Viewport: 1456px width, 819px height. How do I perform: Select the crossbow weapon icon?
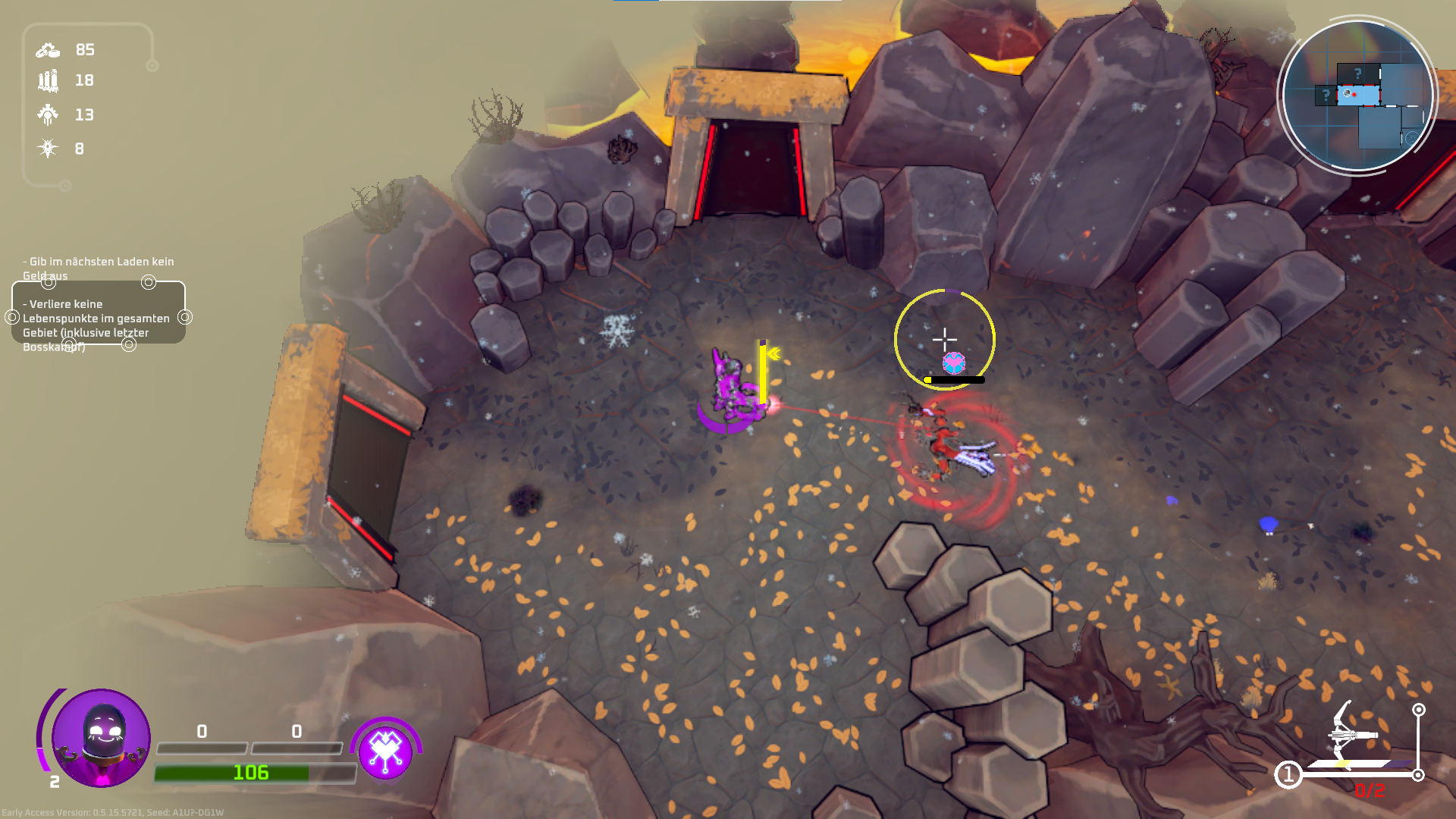1352,734
